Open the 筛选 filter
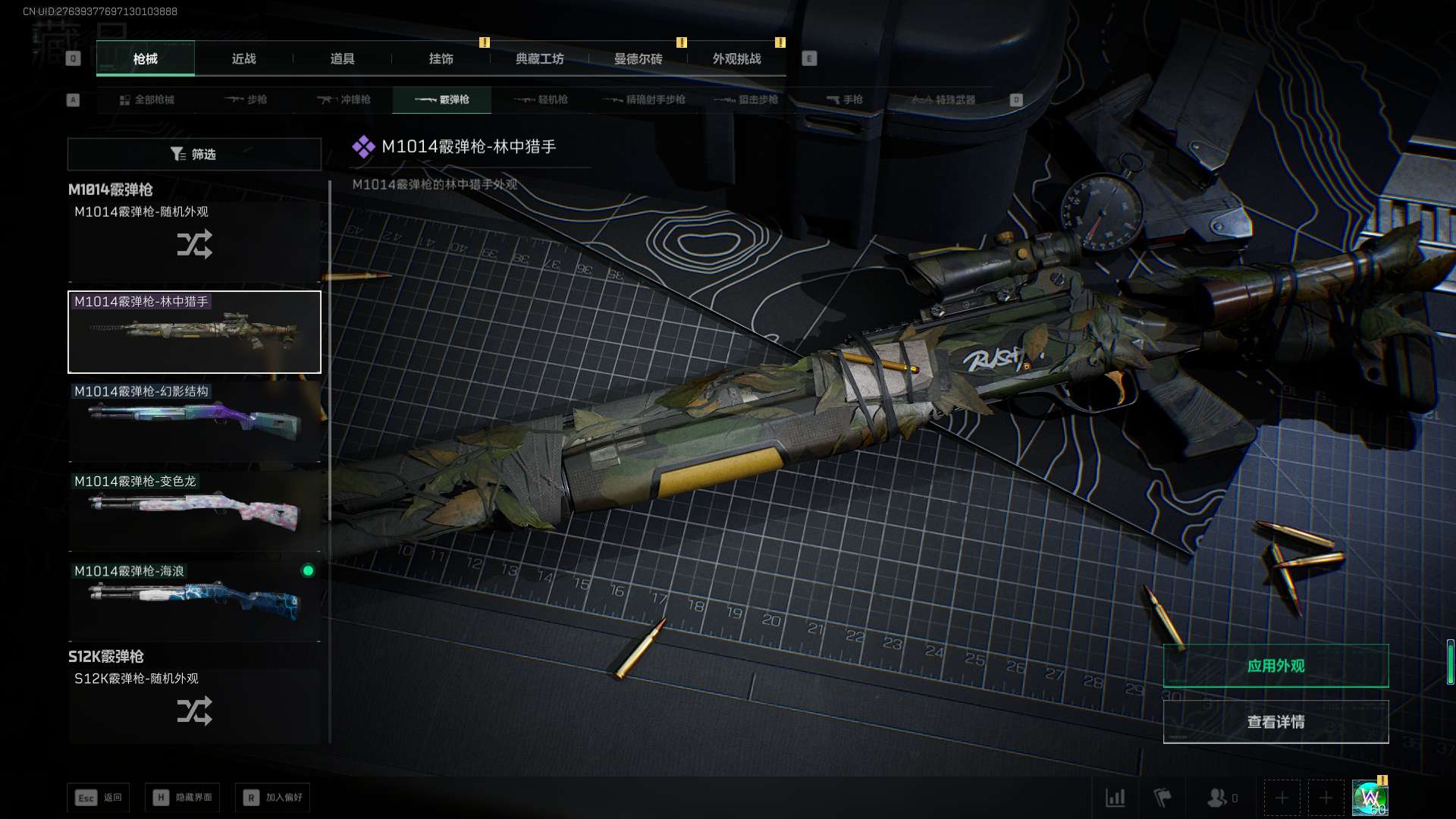The width and height of the screenshot is (1456, 819). coord(194,154)
